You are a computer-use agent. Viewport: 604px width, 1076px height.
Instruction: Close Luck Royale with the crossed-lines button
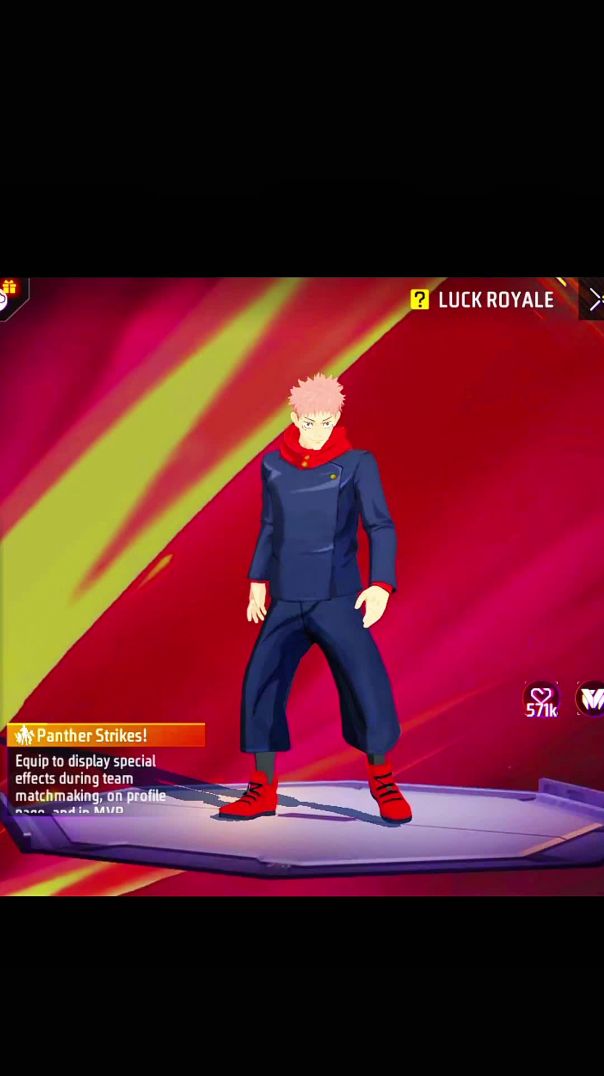pyautogui.click(x=595, y=299)
